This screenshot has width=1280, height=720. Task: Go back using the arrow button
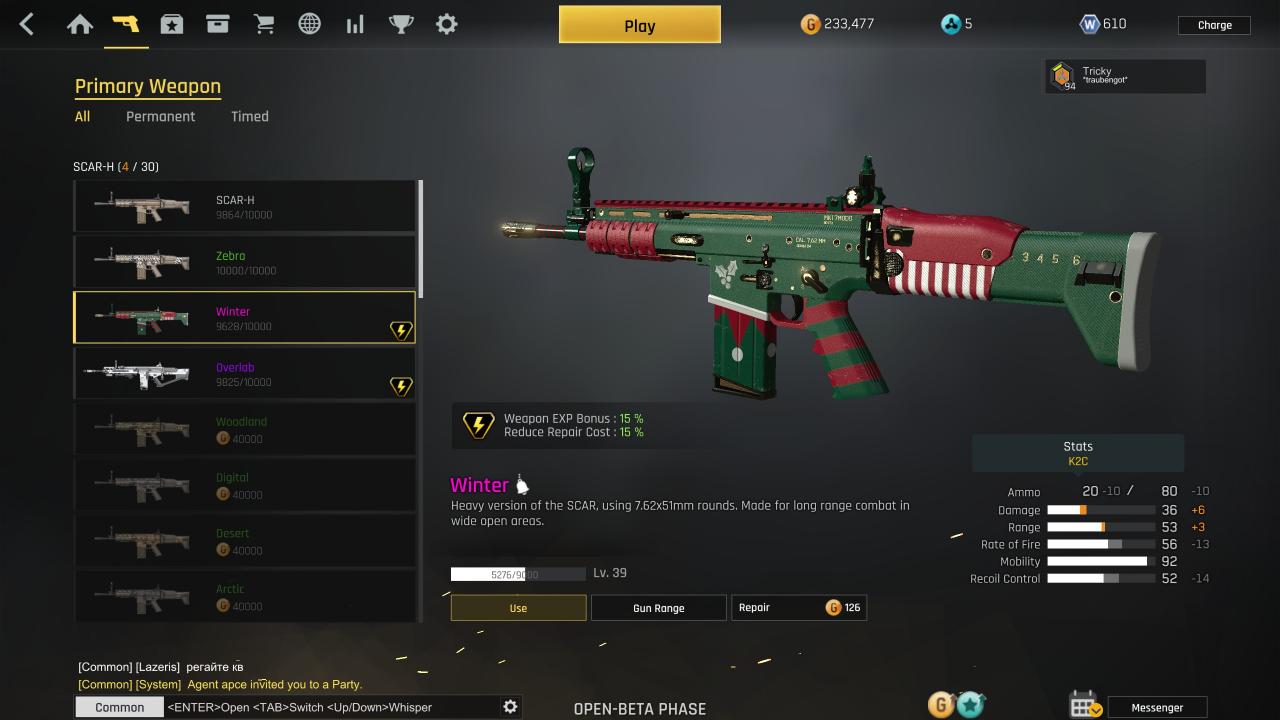click(27, 25)
